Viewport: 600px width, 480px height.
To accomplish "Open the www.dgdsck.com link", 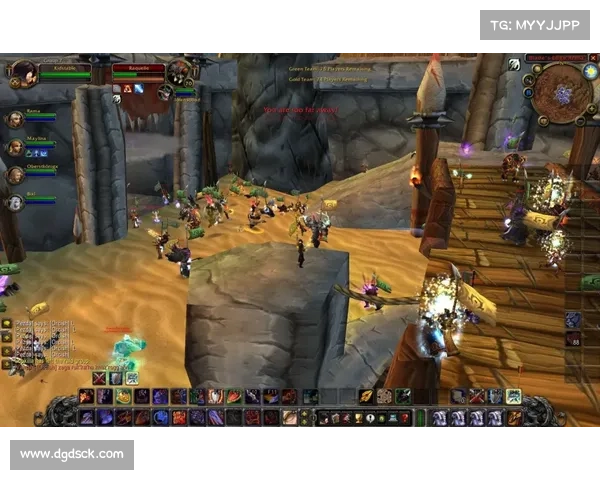I will coord(72,454).
